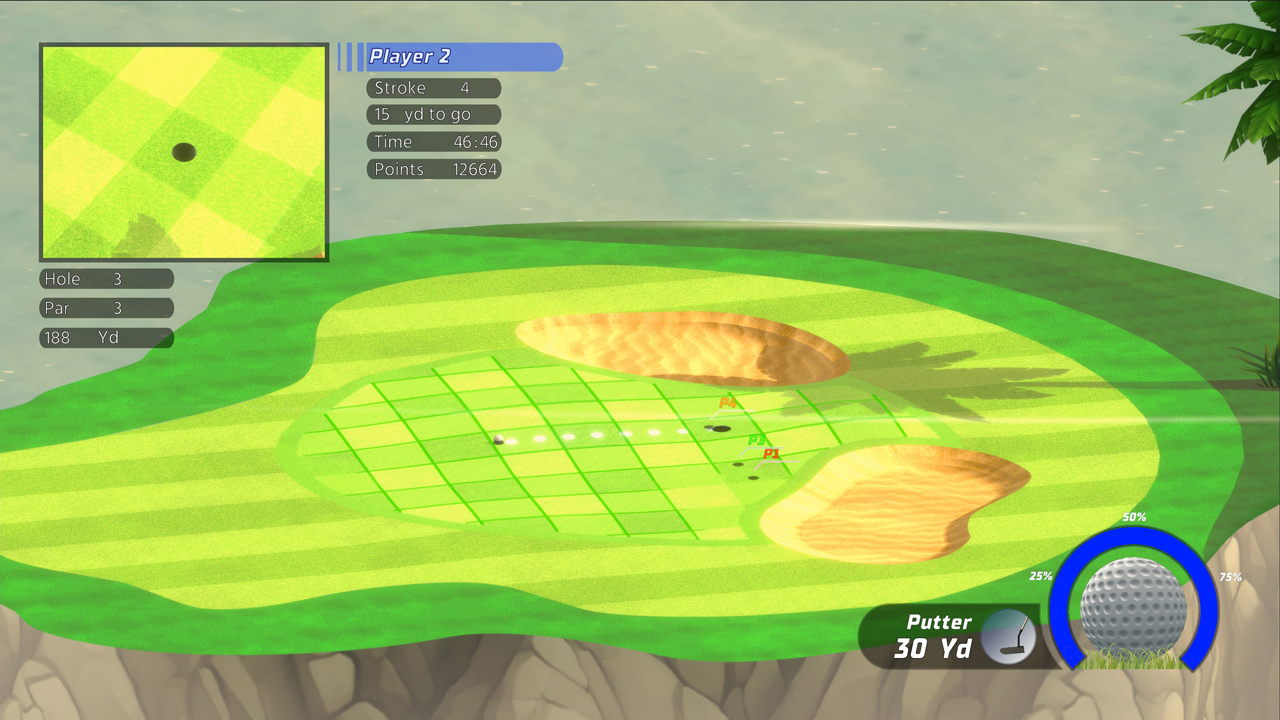Viewport: 1280px width, 720px height.
Task: Click the Stroke counter field
Action: [x=432, y=88]
